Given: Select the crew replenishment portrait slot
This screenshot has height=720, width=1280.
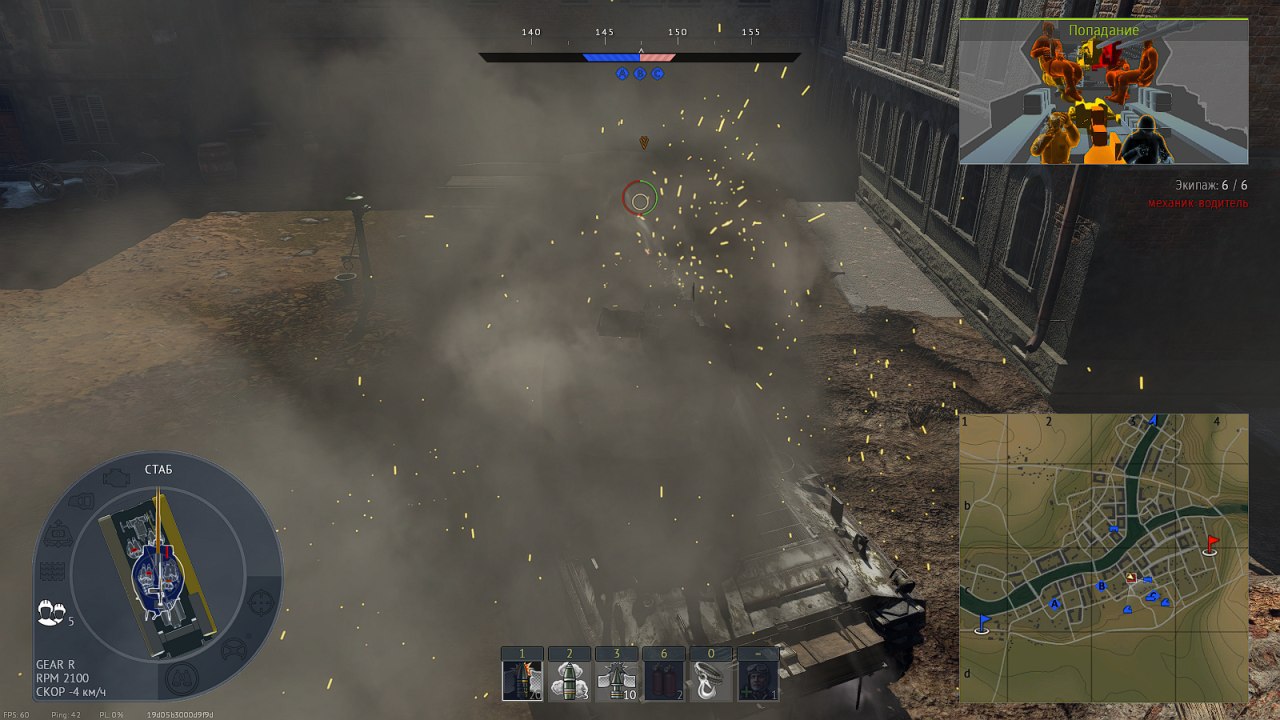Looking at the screenshot, I should tap(758, 680).
